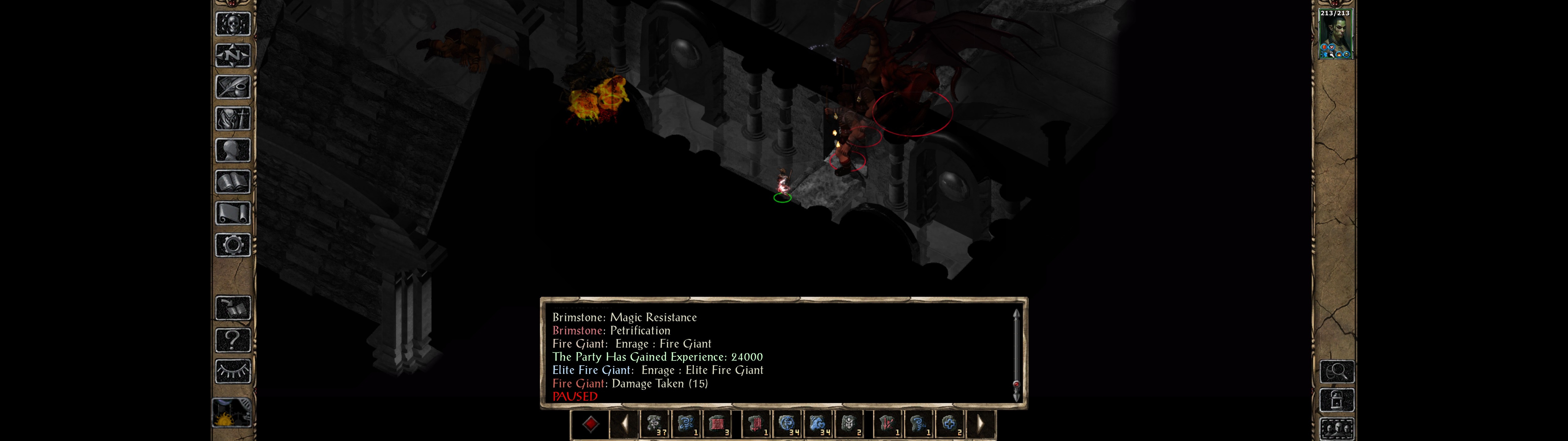1568x441 pixels.
Task: Open the question mark help button
Action: click(232, 340)
